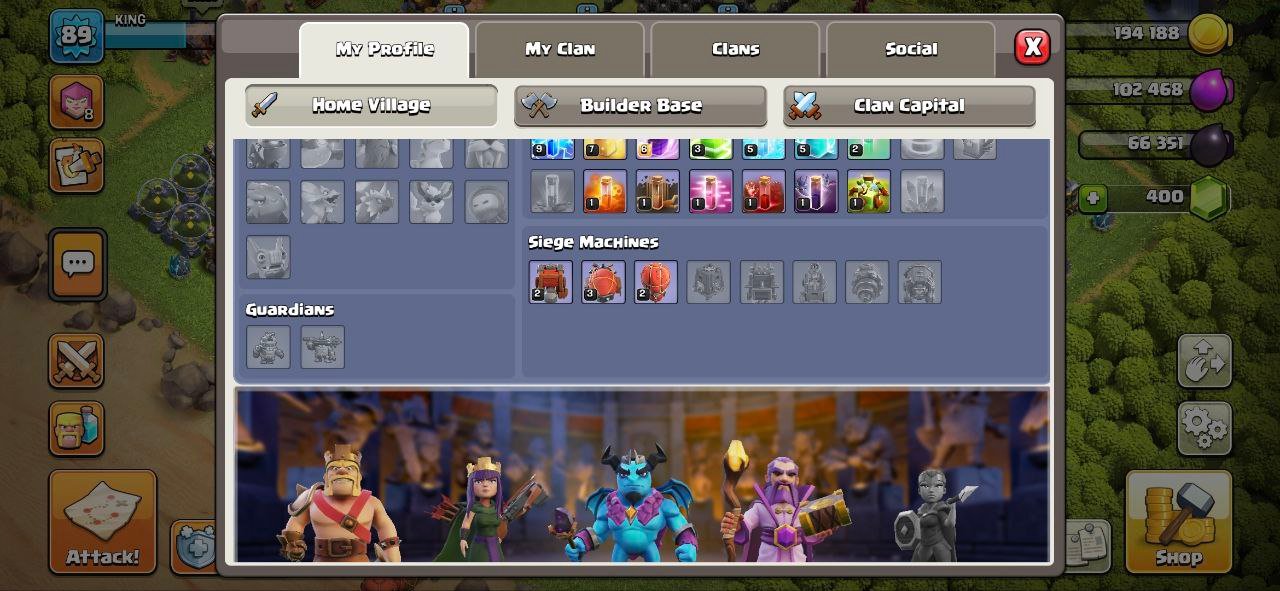Select the Wall Wrecker siege machine
1280x591 pixels.
tap(551, 282)
